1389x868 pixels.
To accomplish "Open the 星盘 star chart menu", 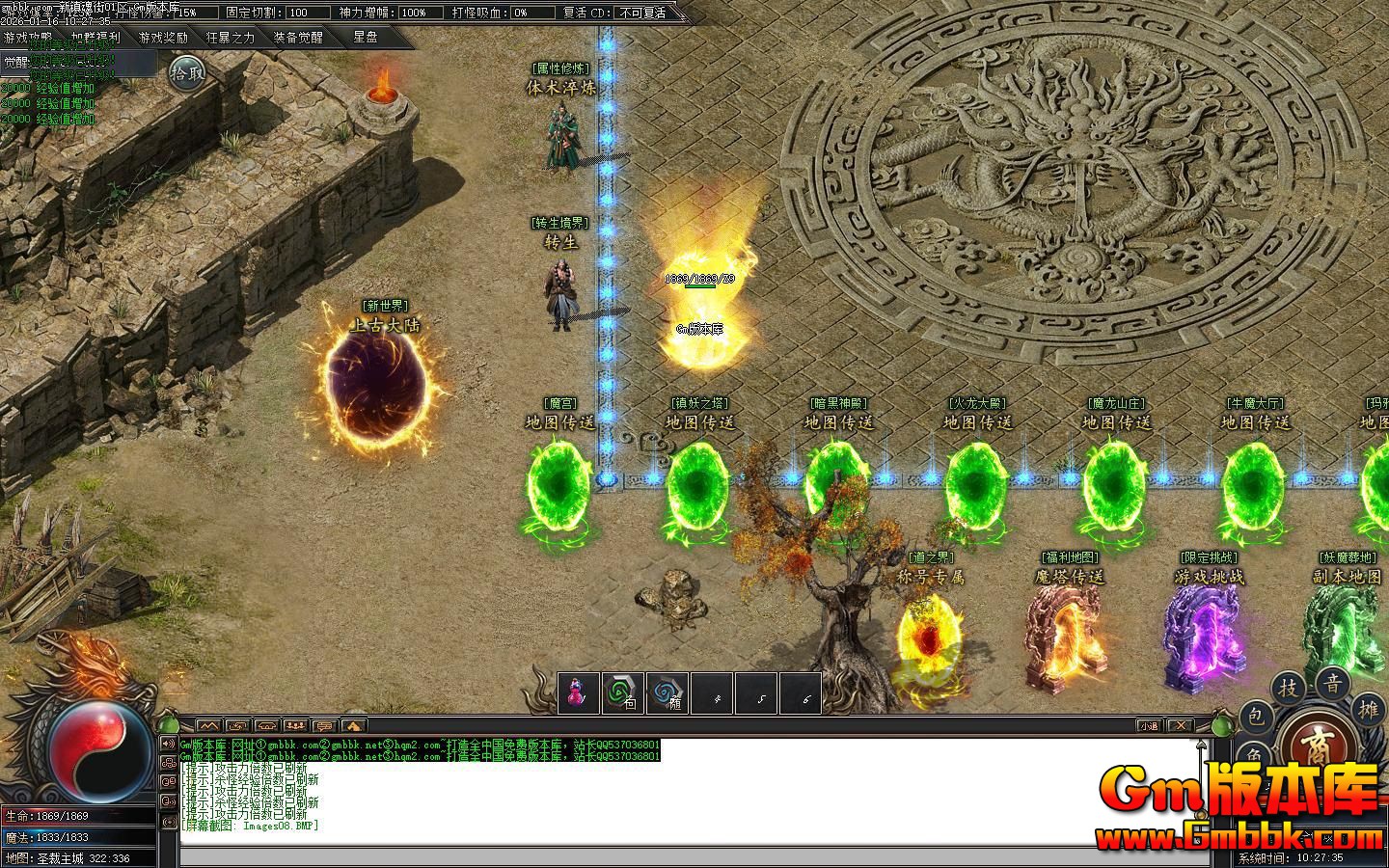I will pyautogui.click(x=366, y=37).
